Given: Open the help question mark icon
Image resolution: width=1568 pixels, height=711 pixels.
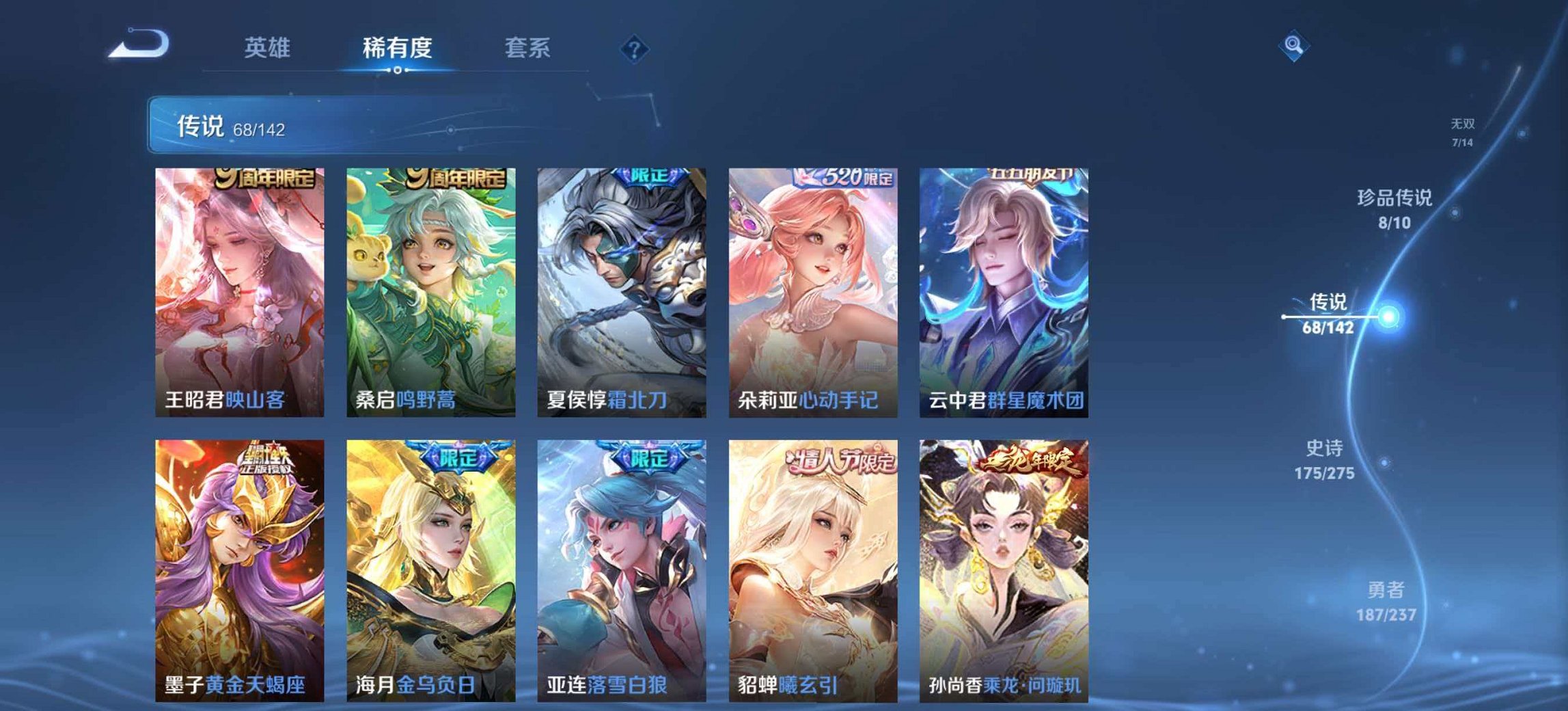Looking at the screenshot, I should (633, 48).
